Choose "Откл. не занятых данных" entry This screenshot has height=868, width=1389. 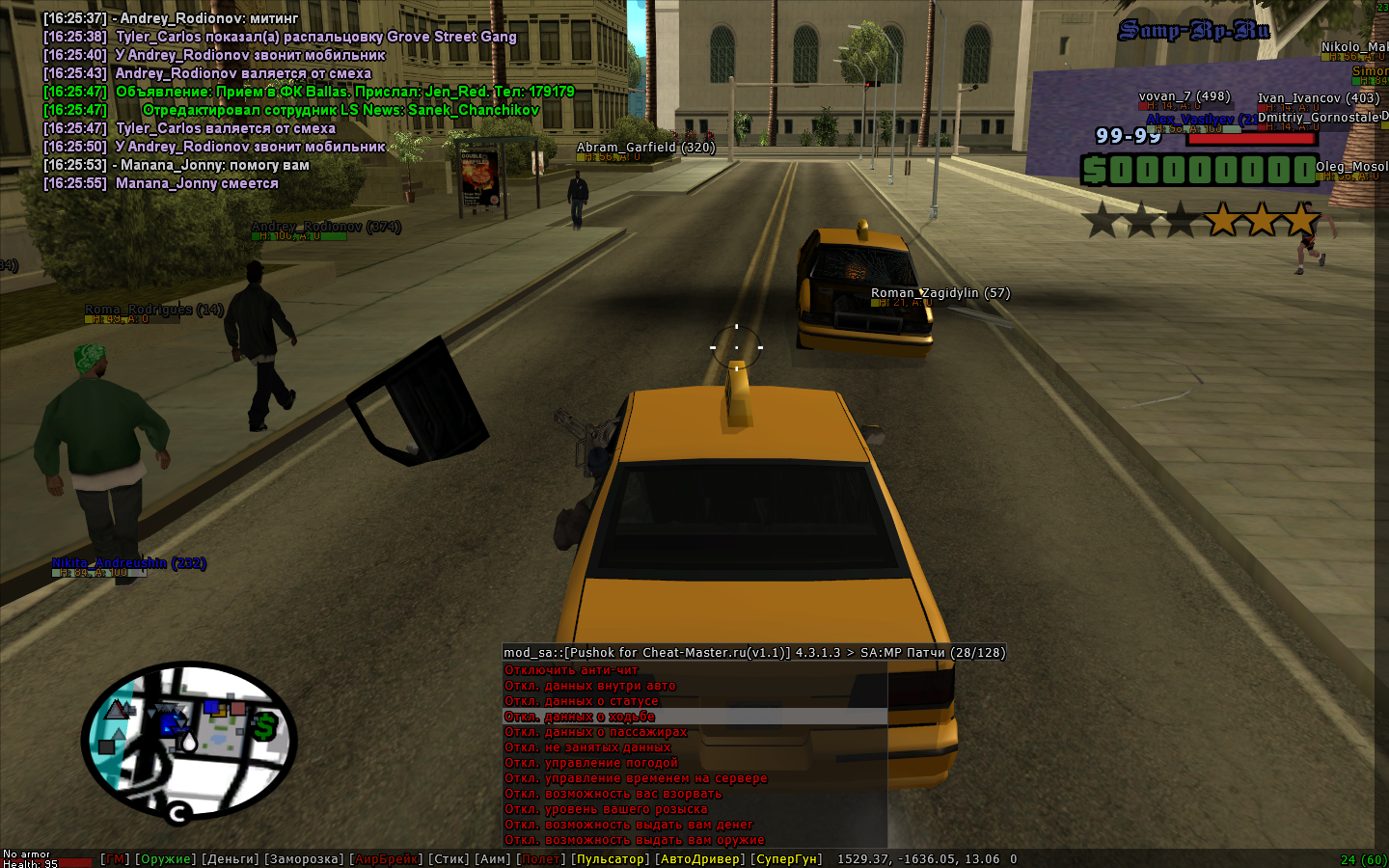point(587,747)
